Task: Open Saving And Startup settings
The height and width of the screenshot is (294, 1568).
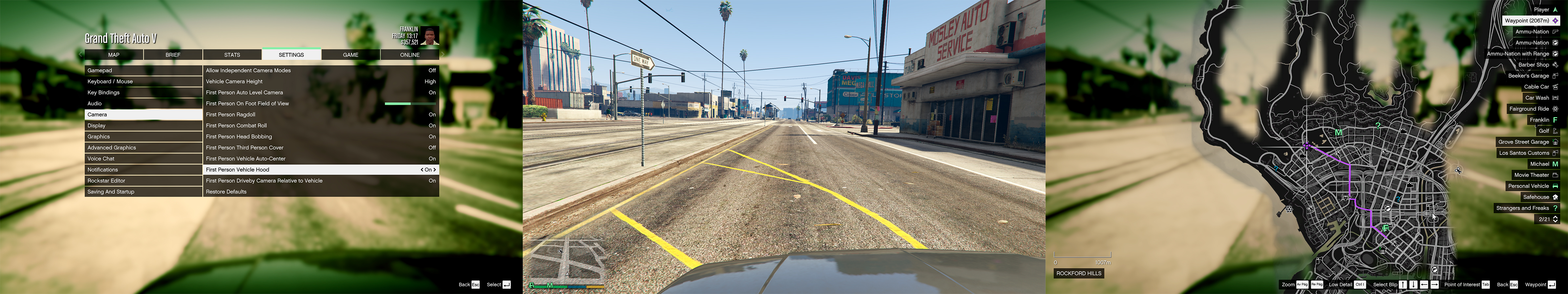Action: pos(143,192)
